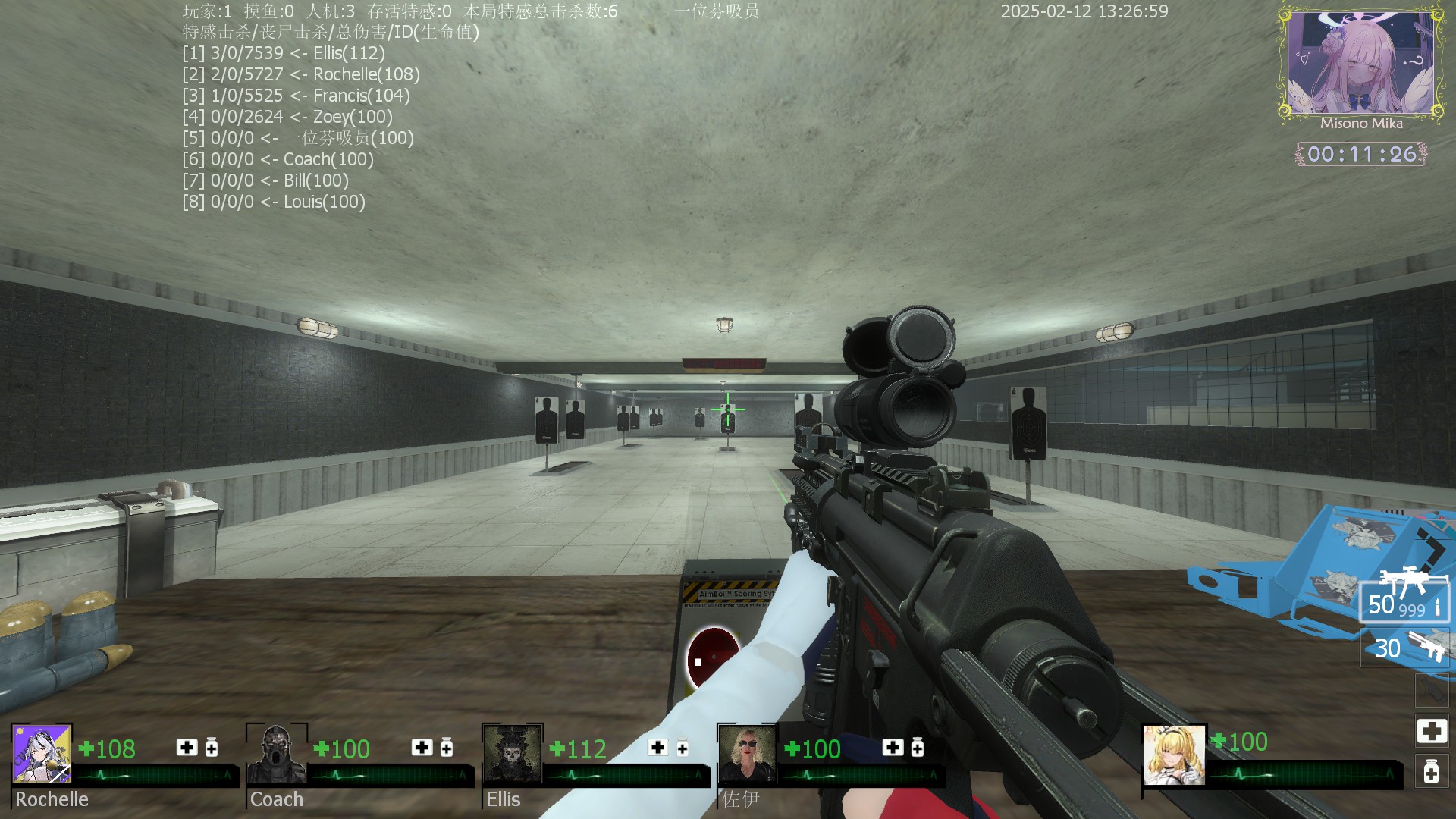Select the first aid kit slot

[x=1431, y=731]
